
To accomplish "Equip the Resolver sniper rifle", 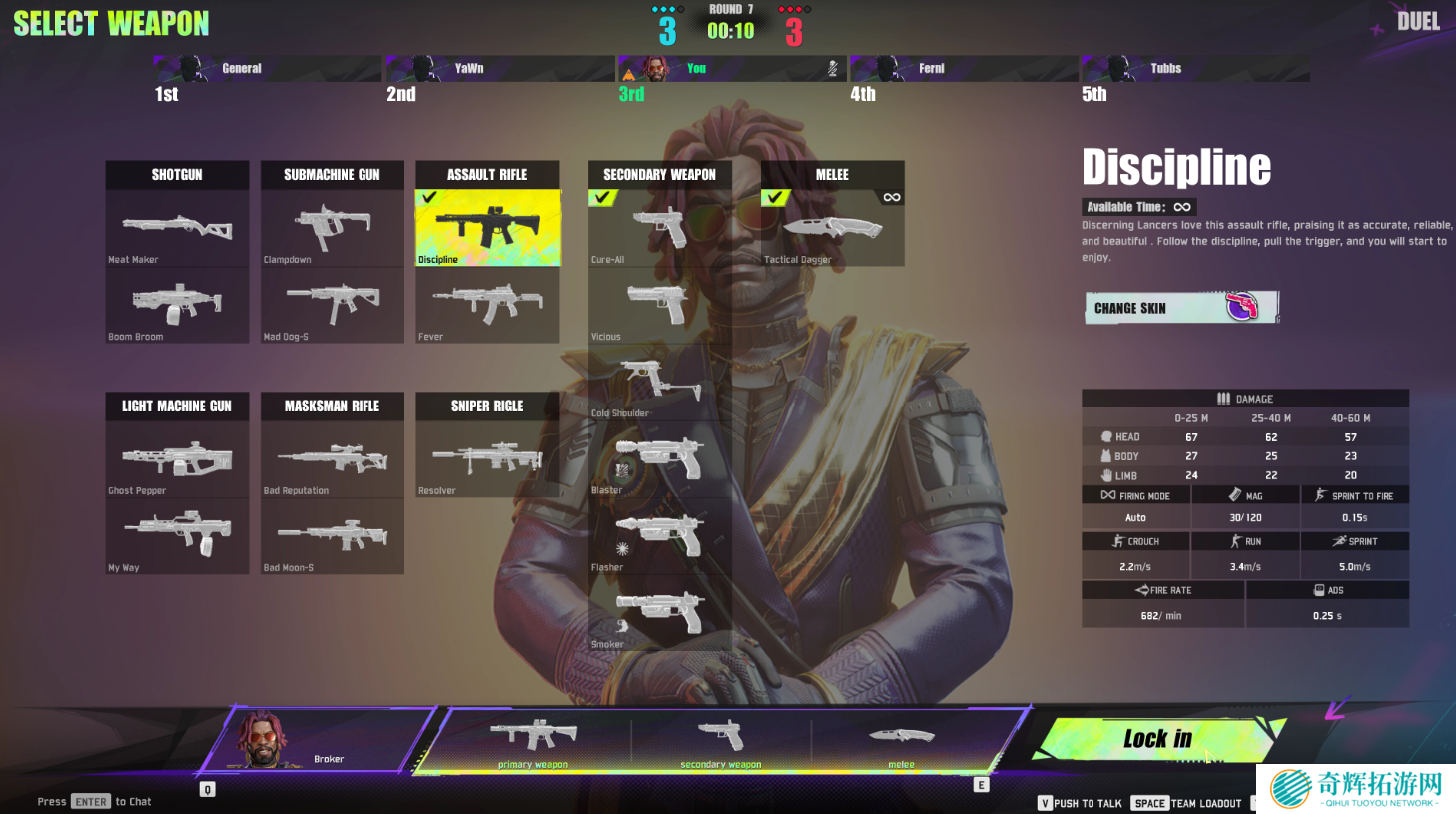I will click(487, 459).
